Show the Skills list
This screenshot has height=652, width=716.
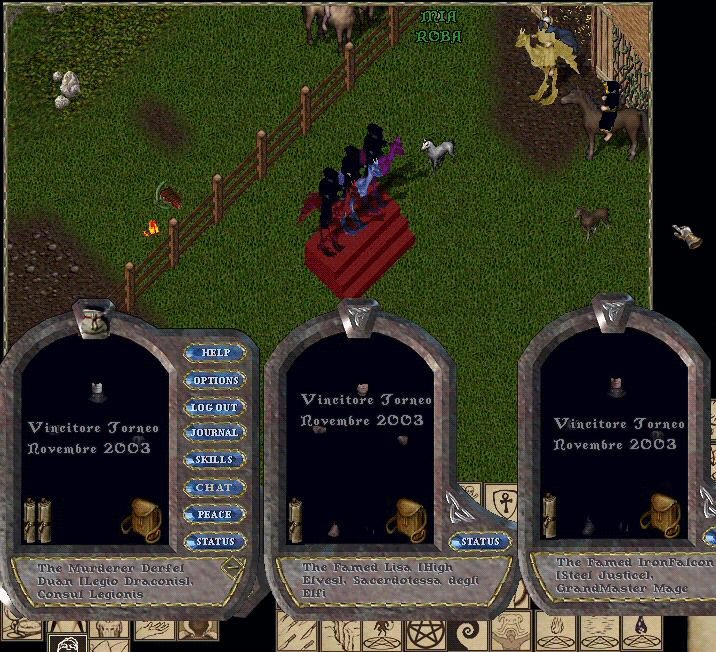pos(215,460)
